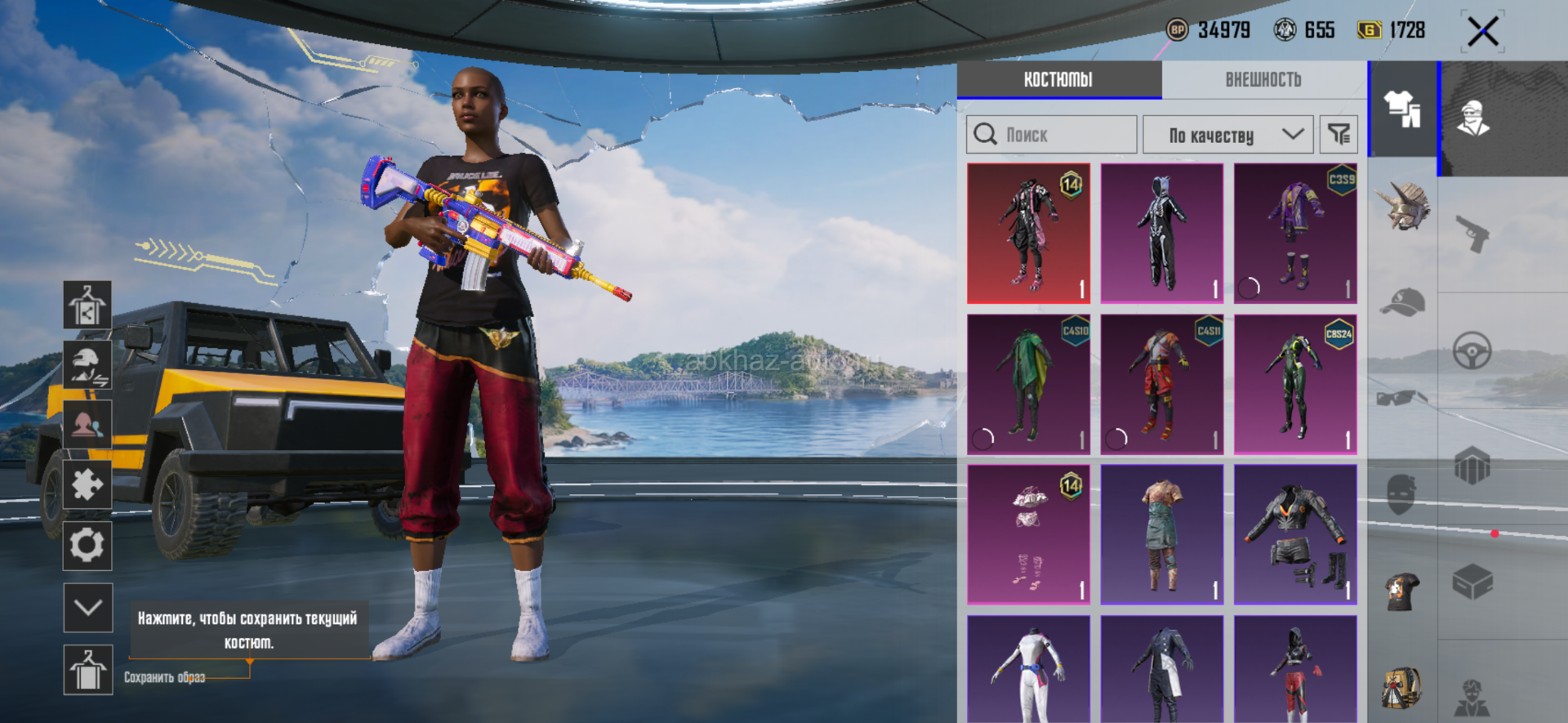Close the wardrobe with the X button
The width and height of the screenshot is (1568, 723).
click(1482, 33)
